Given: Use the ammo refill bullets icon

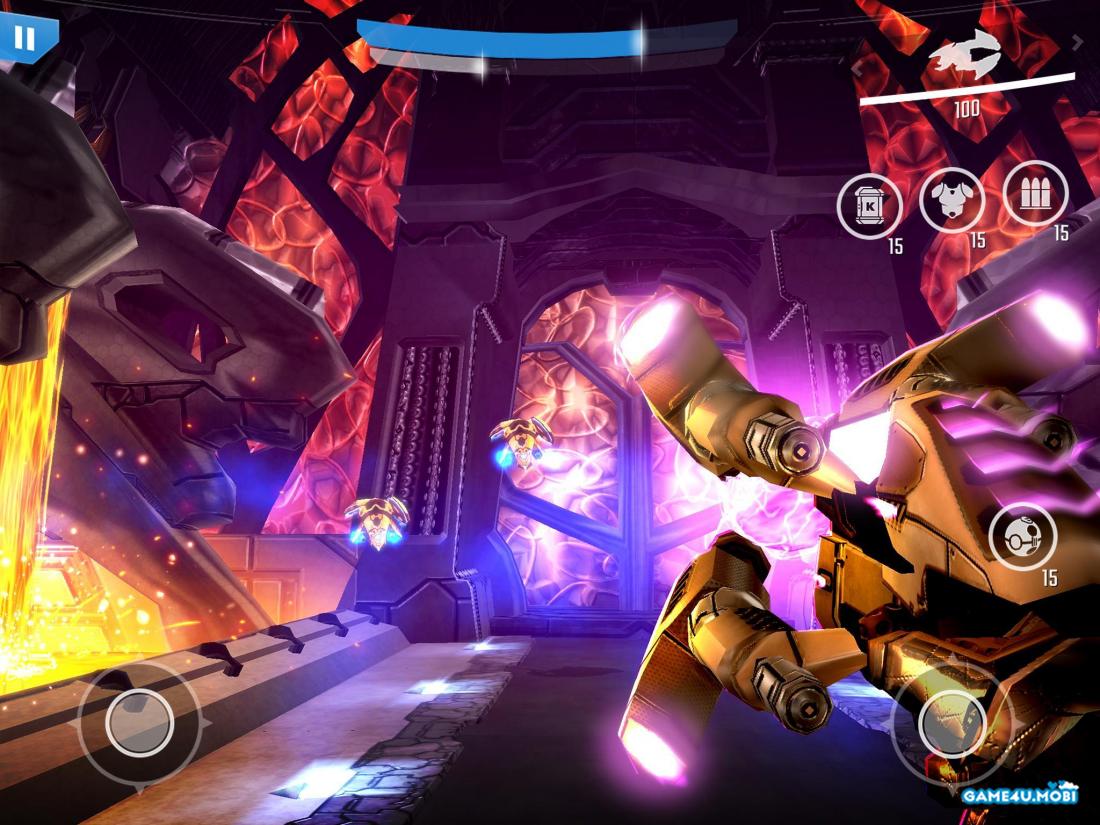Looking at the screenshot, I should click(1035, 193).
